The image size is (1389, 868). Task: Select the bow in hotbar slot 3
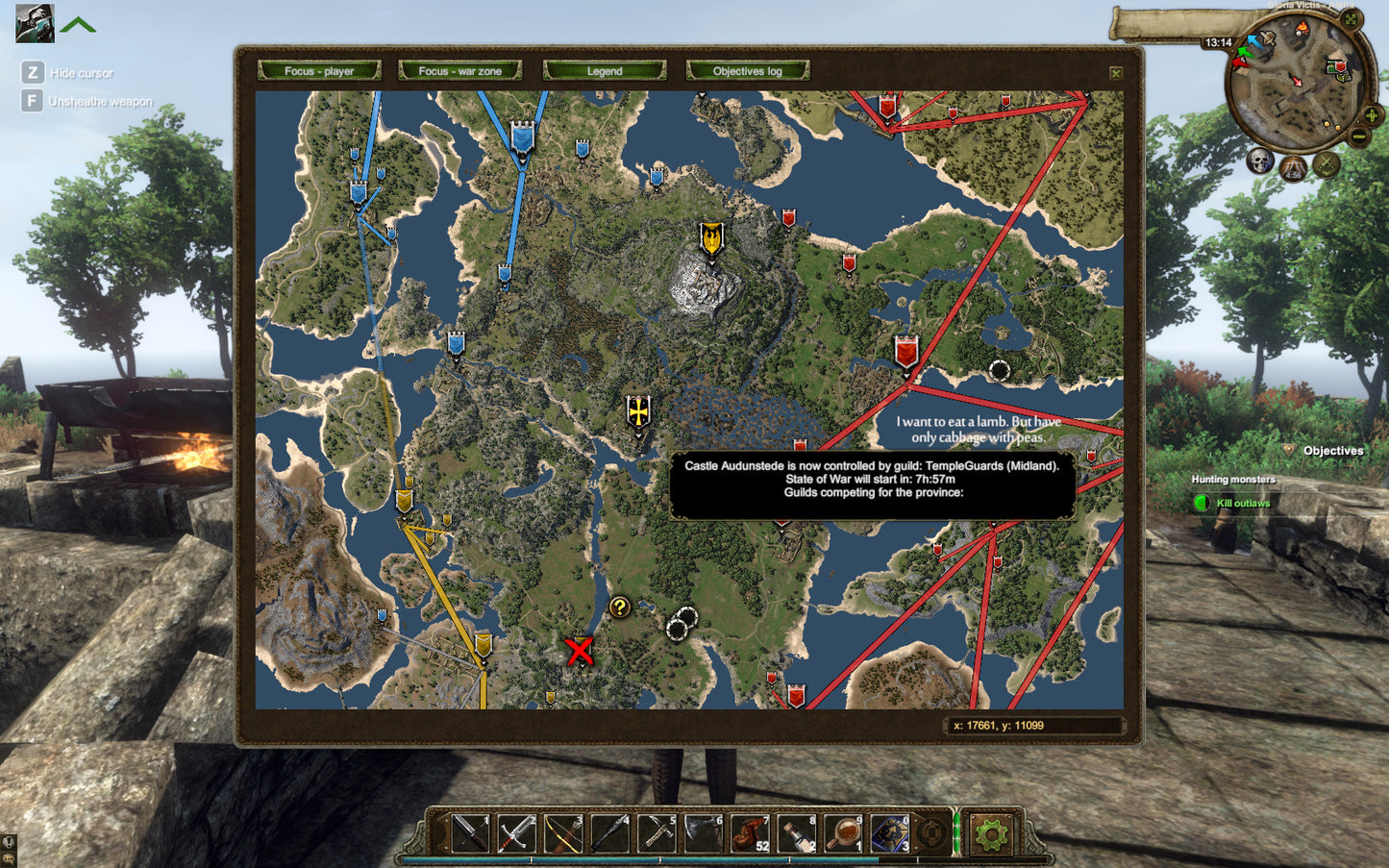click(x=563, y=833)
